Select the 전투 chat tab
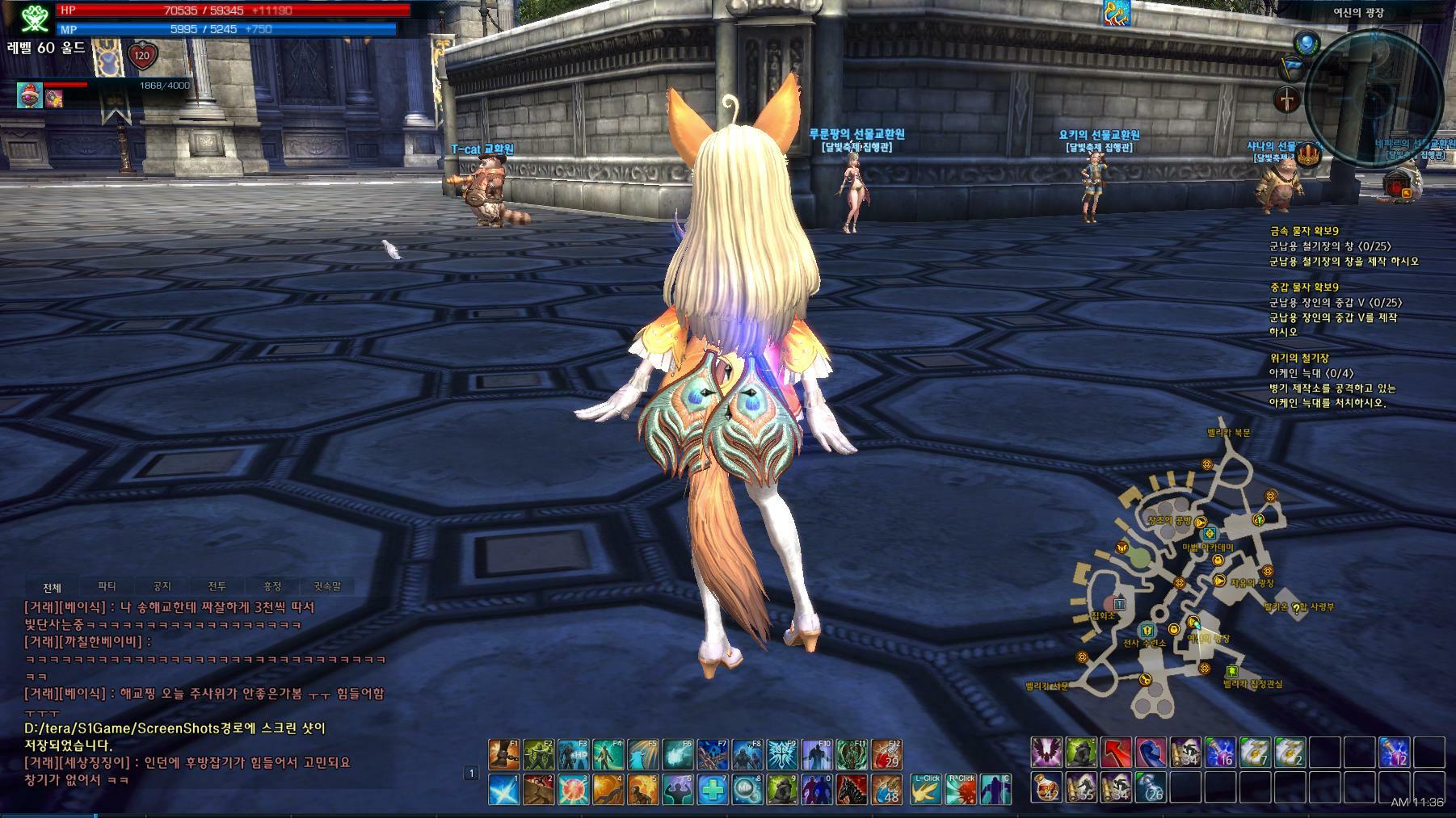This screenshot has width=1456, height=818. [217, 587]
